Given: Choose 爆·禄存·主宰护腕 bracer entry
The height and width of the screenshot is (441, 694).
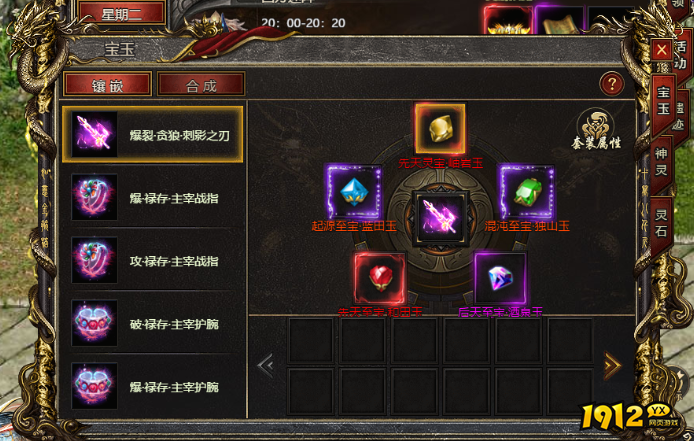Looking at the screenshot, I should (x=152, y=386).
